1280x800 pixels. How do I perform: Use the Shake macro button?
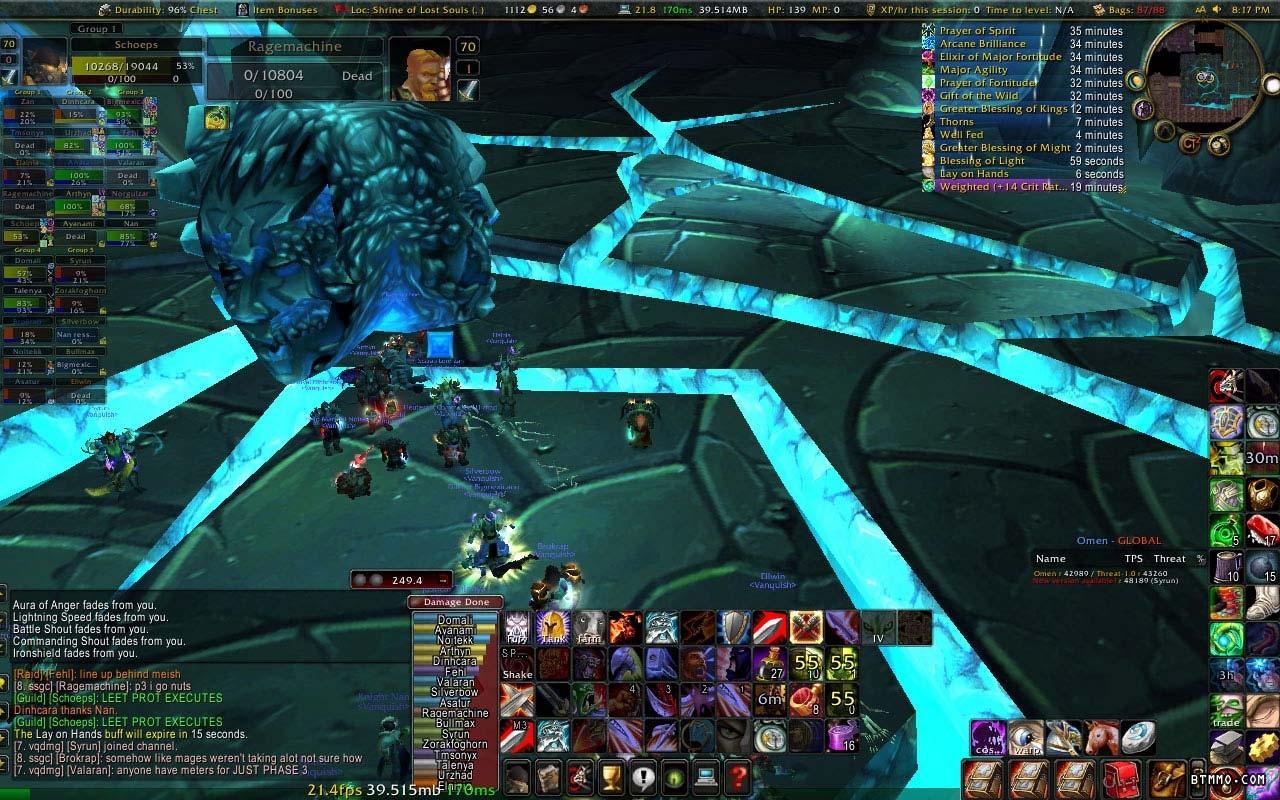point(517,664)
